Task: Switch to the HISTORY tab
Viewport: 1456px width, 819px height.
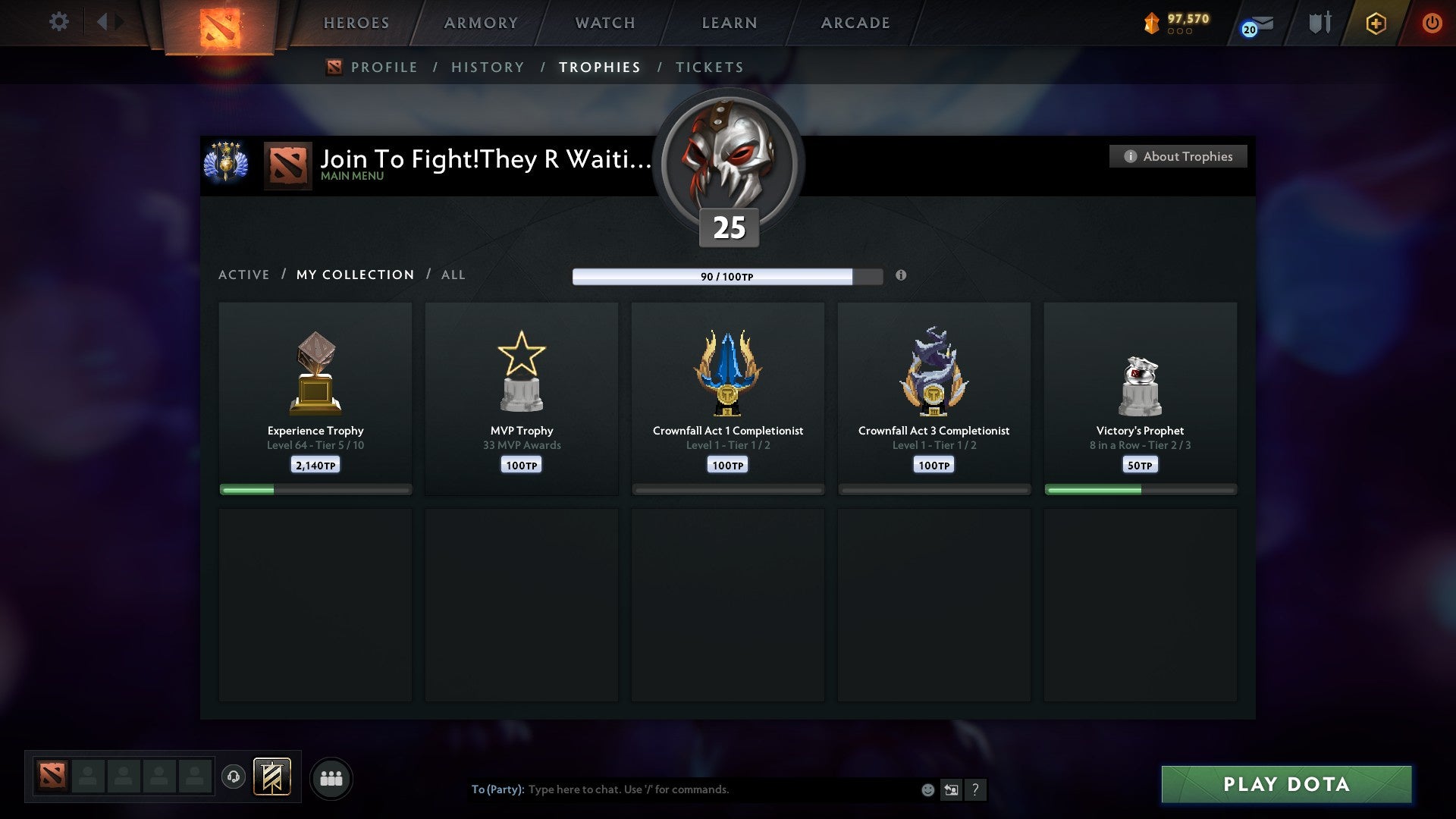Action: (x=488, y=67)
